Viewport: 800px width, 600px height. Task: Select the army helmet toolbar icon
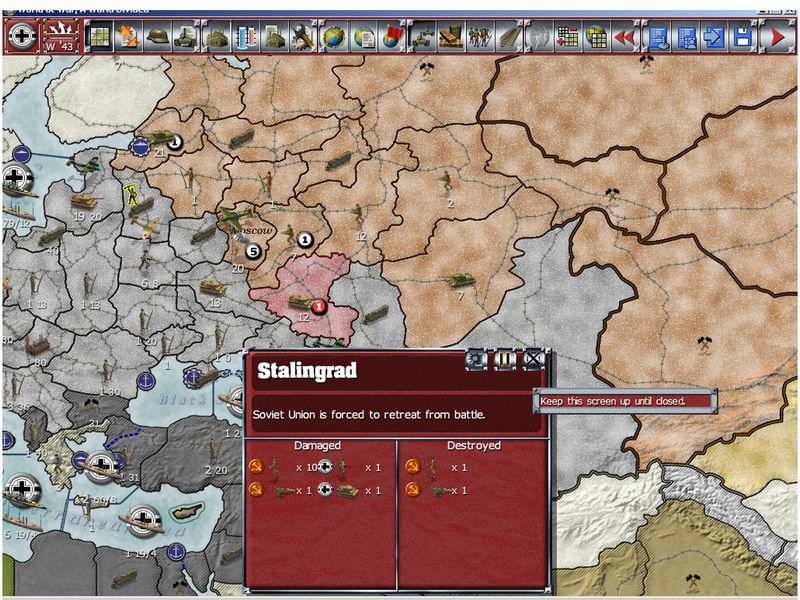click(x=157, y=37)
